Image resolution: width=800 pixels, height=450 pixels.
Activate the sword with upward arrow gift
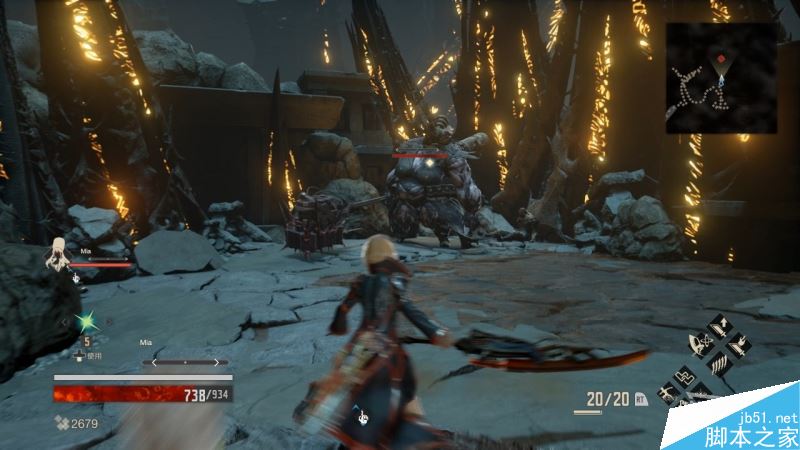(722, 326)
